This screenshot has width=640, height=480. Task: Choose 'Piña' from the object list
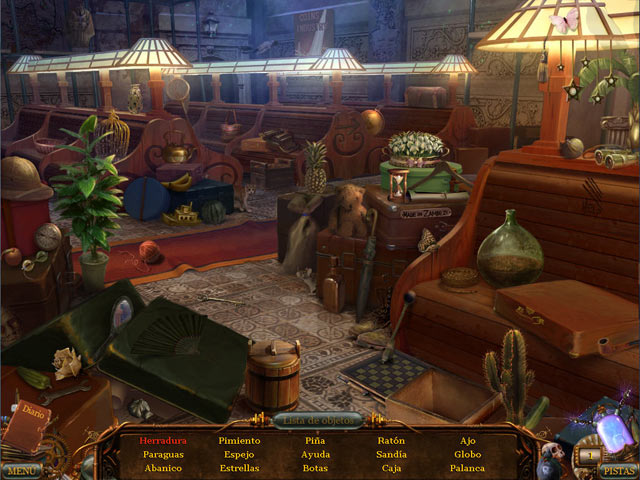pos(316,440)
